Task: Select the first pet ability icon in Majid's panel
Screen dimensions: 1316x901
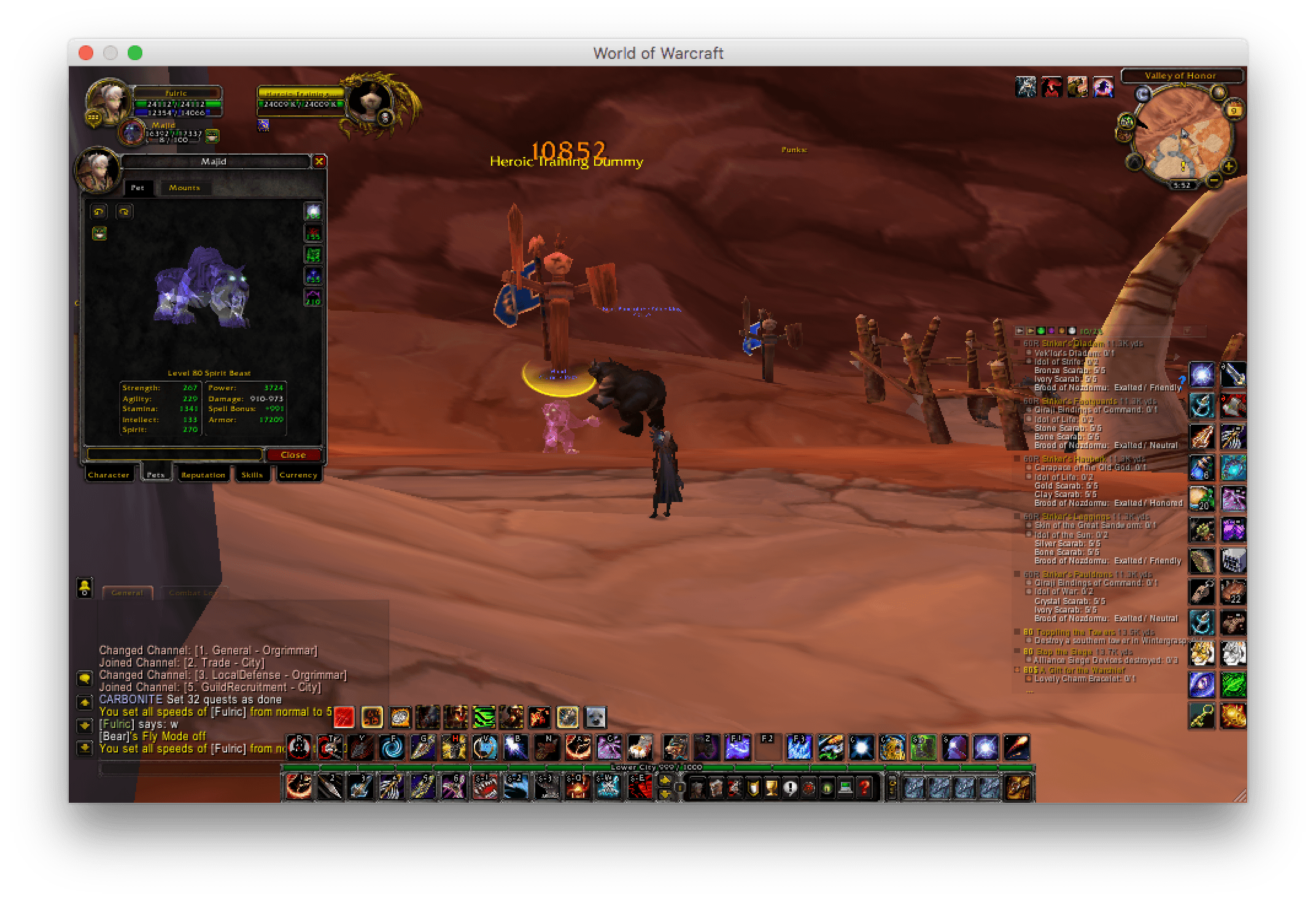Action: (x=313, y=212)
